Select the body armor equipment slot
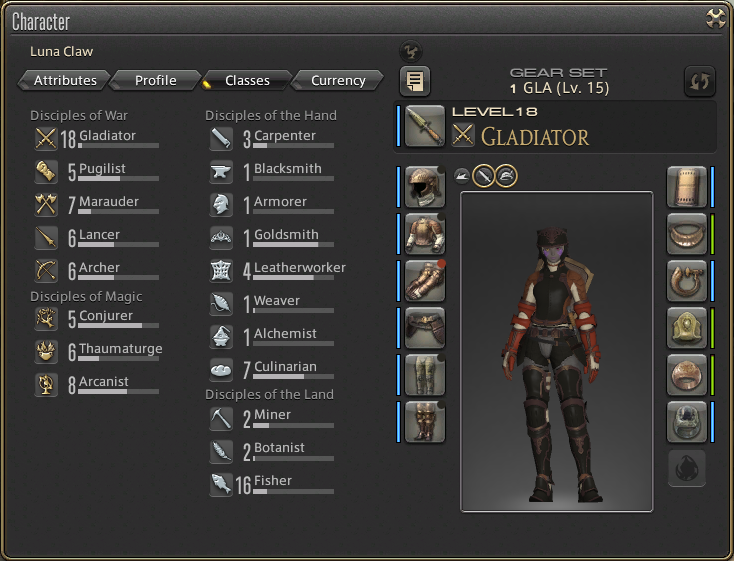This screenshot has height=561, width=734. pos(425,234)
